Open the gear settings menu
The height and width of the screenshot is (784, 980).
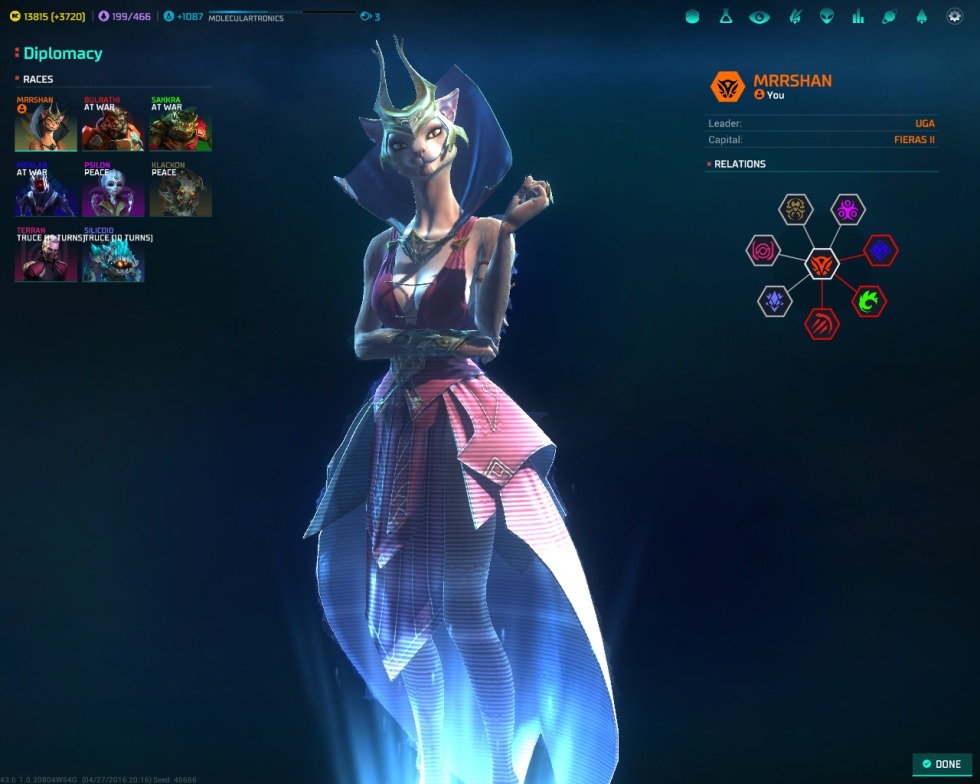[954, 17]
